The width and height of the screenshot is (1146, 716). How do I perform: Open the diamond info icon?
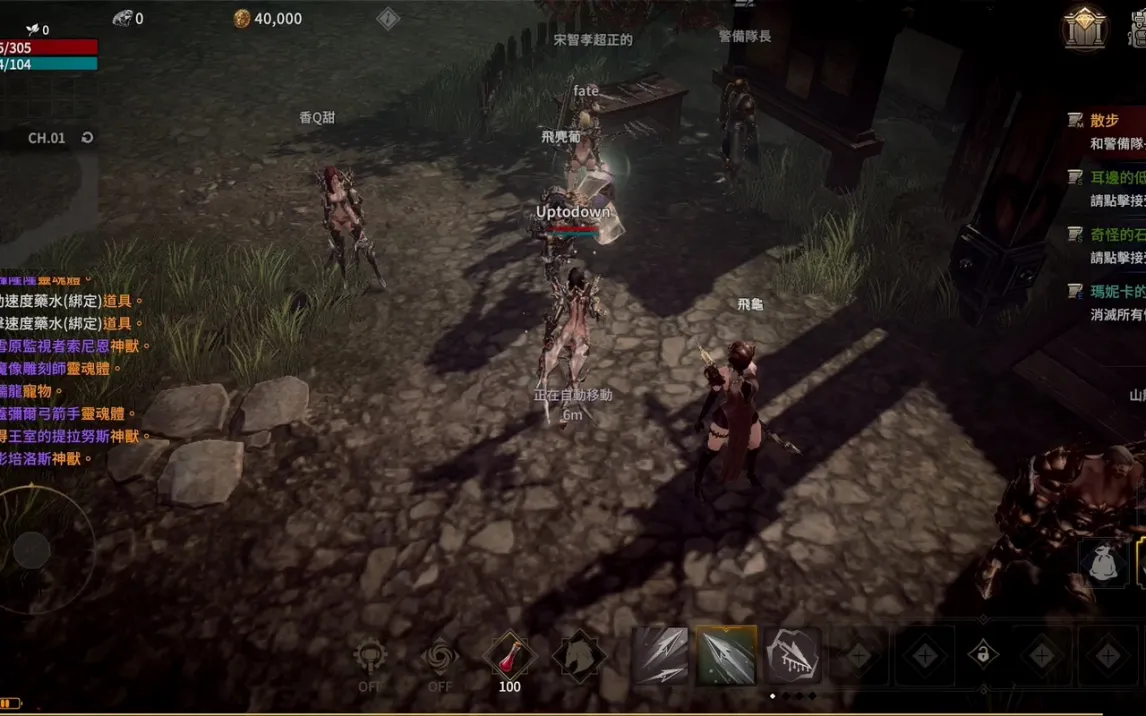(x=388, y=18)
